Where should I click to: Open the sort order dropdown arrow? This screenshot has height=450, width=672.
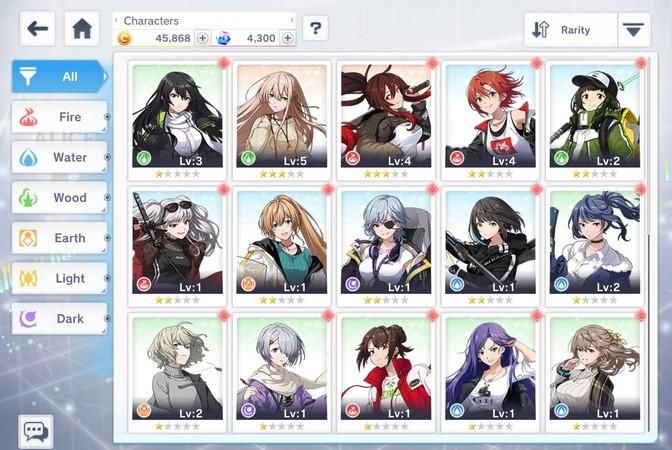pyautogui.click(x=632, y=30)
